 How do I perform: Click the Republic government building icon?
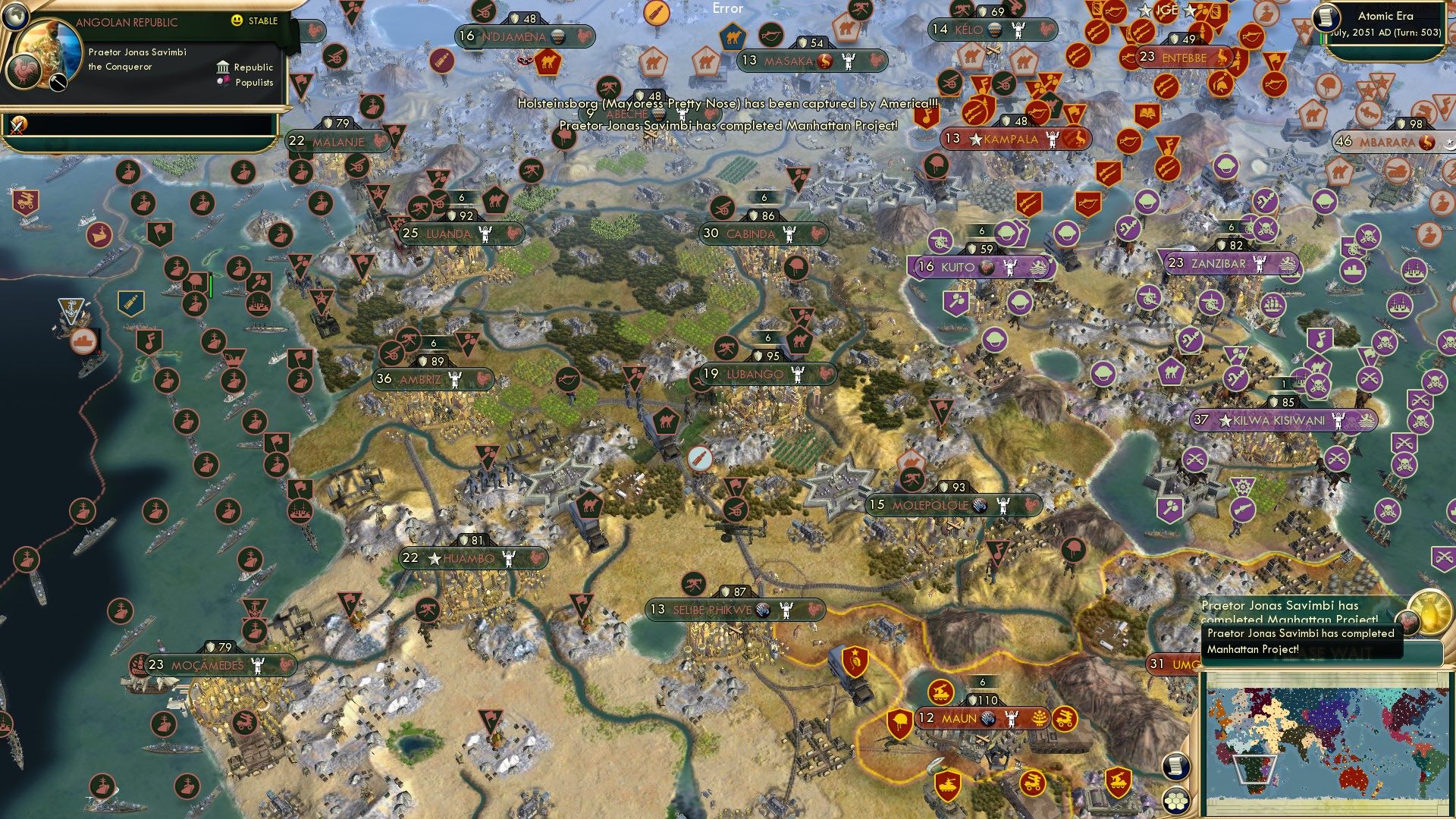click(222, 67)
